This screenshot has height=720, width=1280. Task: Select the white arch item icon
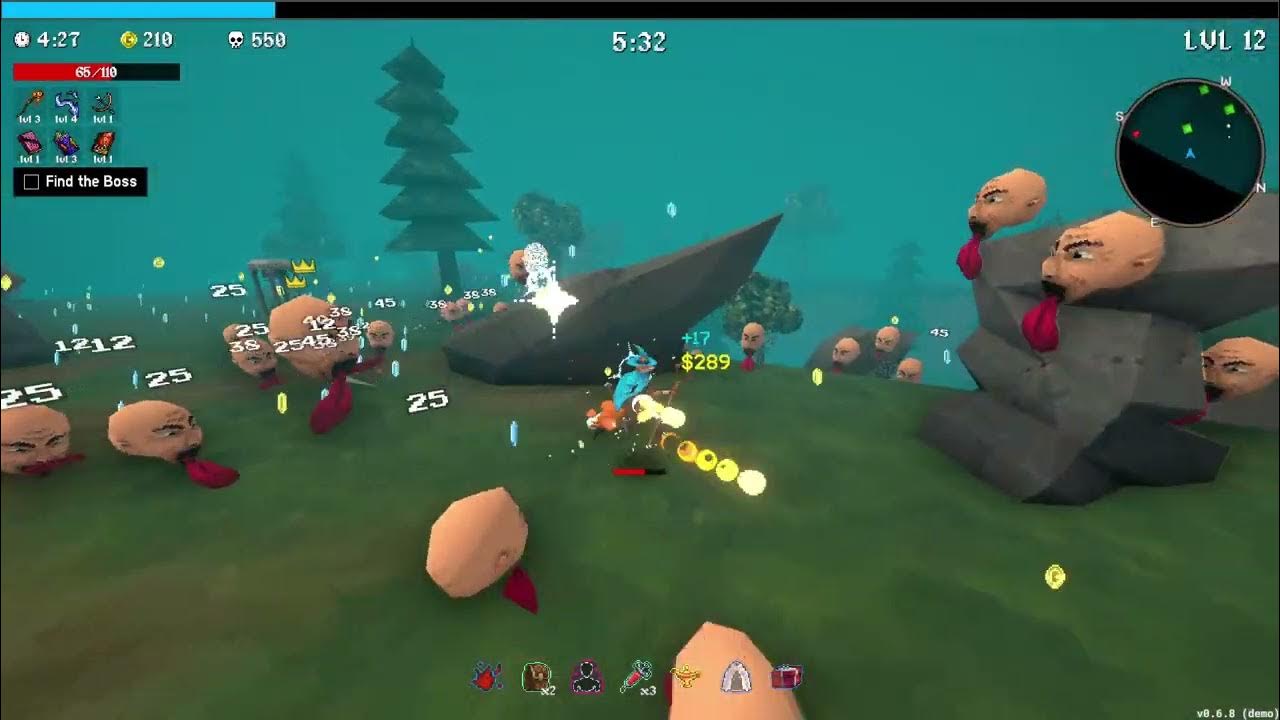click(x=736, y=677)
